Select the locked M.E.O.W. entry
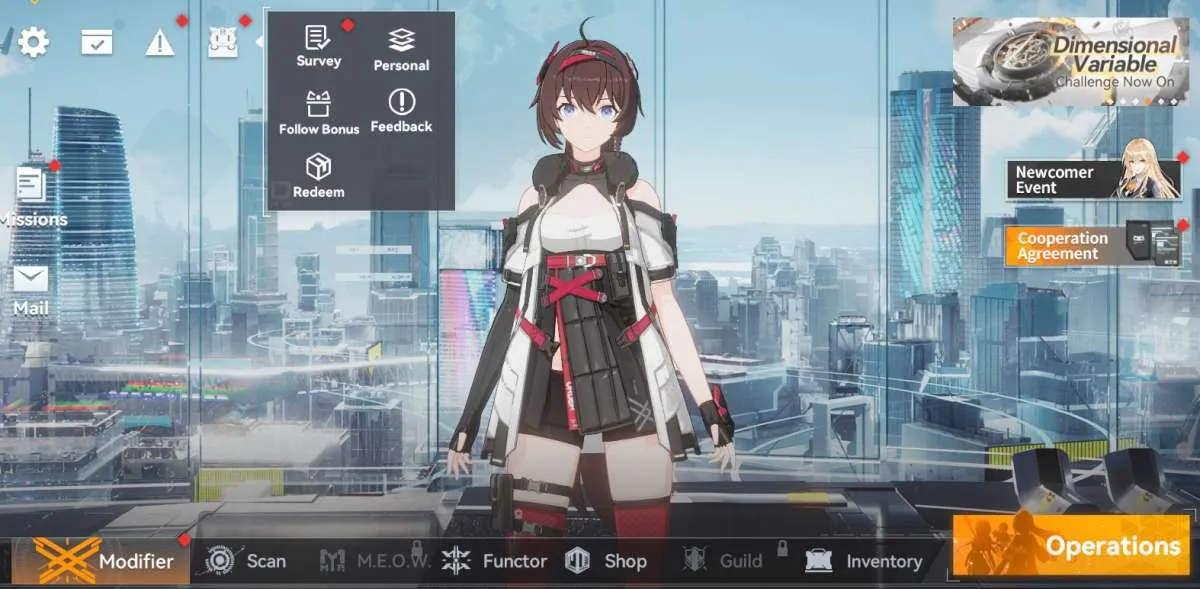Screen dimensions: 1200x589 [x=375, y=561]
